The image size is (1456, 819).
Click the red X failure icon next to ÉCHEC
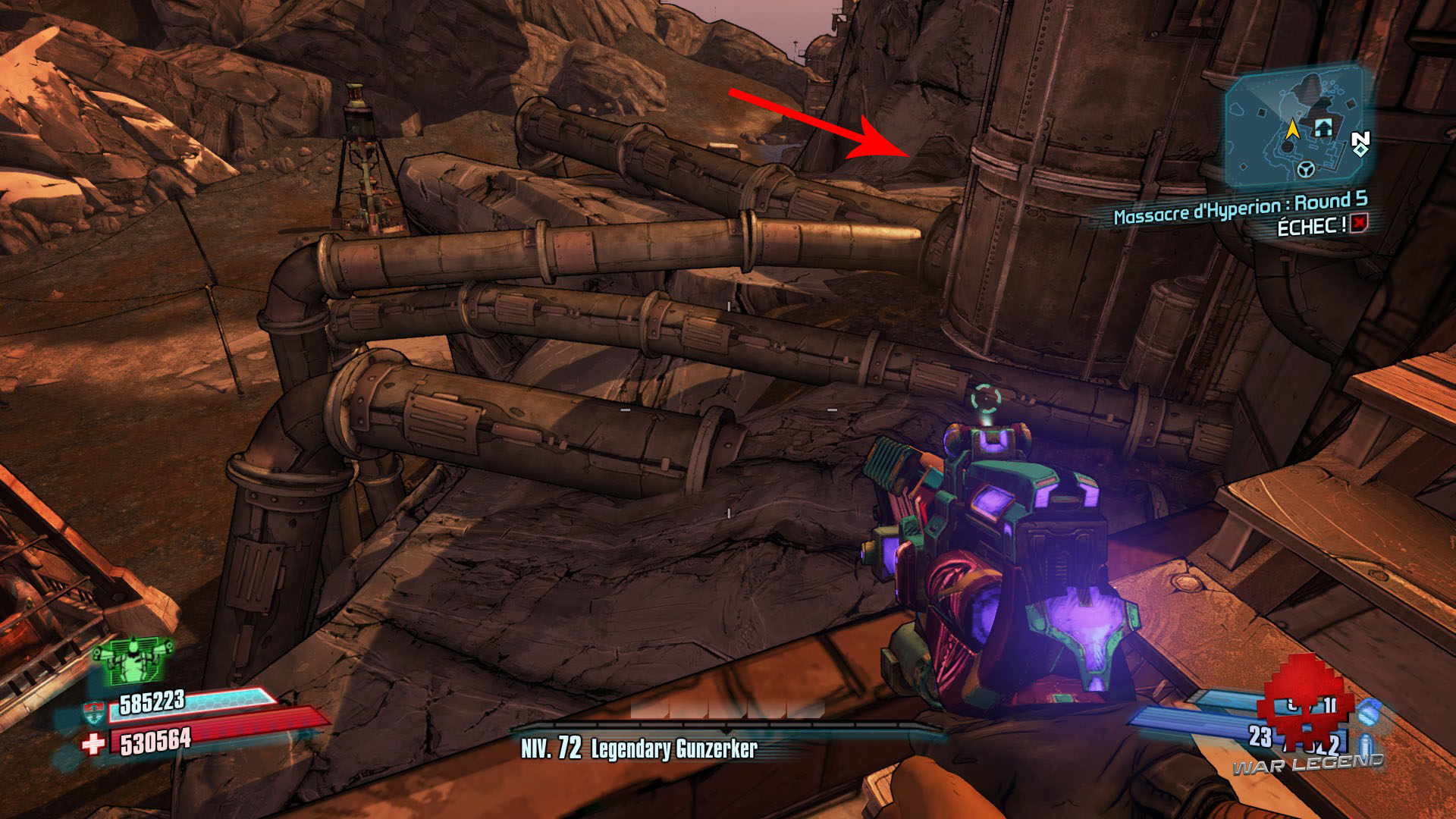pyautogui.click(x=1358, y=224)
